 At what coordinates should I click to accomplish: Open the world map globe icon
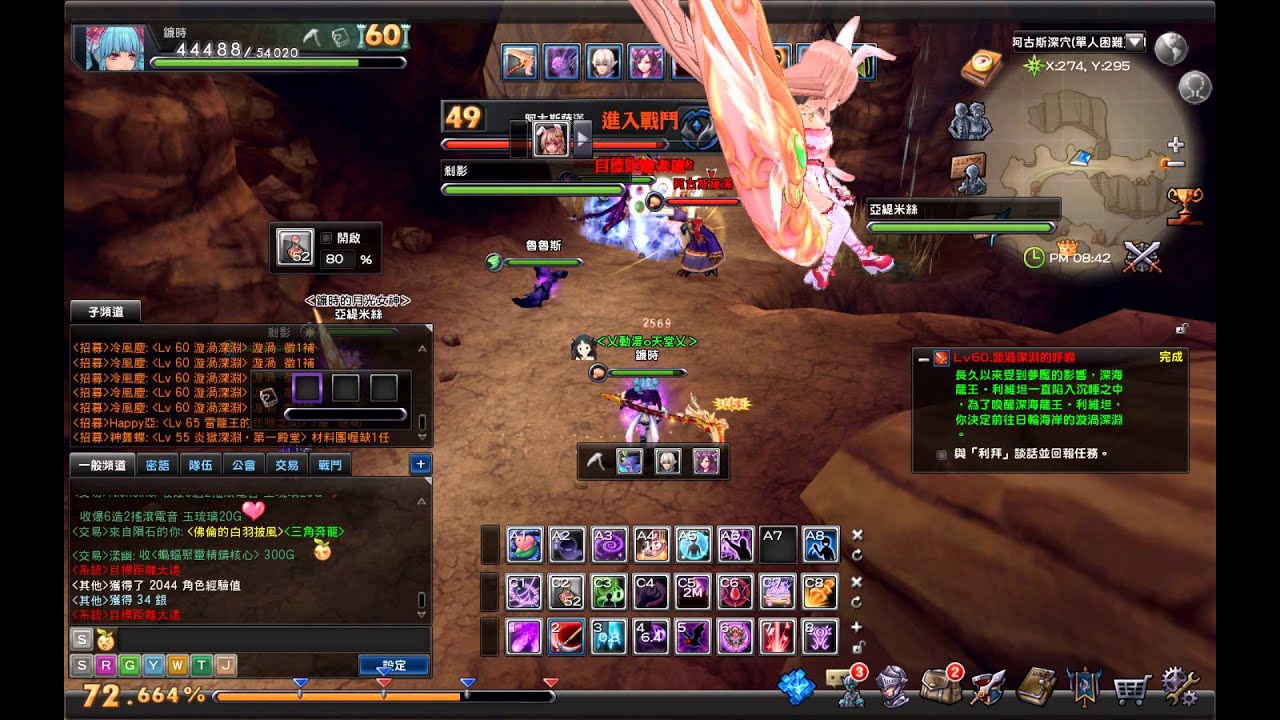coord(1170,48)
